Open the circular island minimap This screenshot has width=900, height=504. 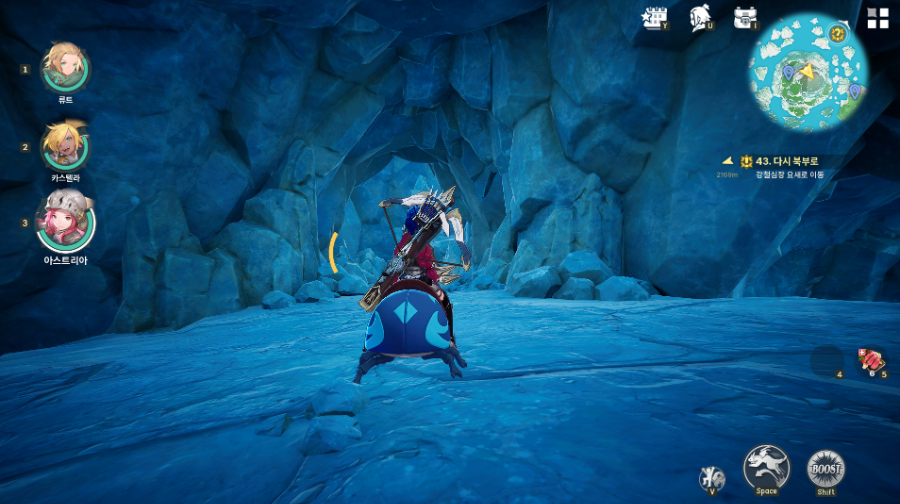pos(809,72)
